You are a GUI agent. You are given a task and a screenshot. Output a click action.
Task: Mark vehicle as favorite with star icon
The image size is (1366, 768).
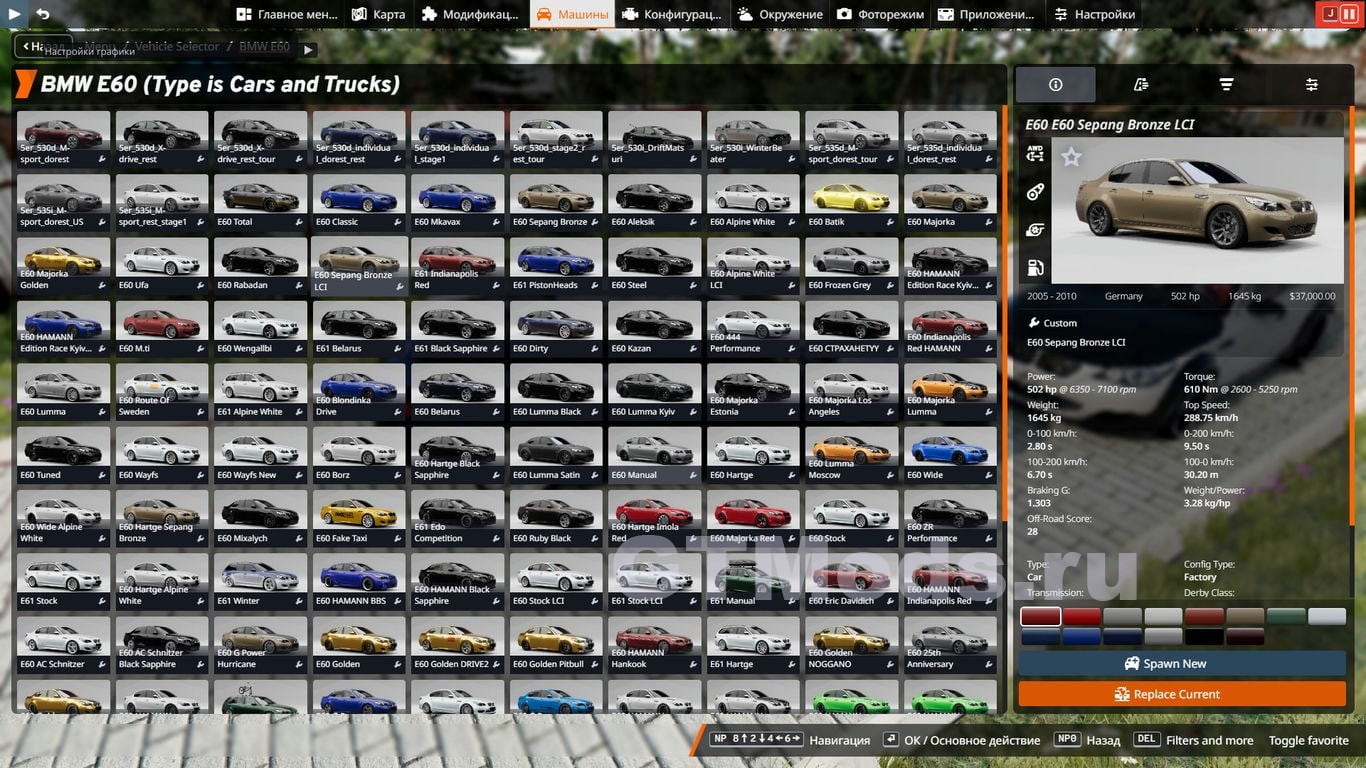tap(1071, 157)
